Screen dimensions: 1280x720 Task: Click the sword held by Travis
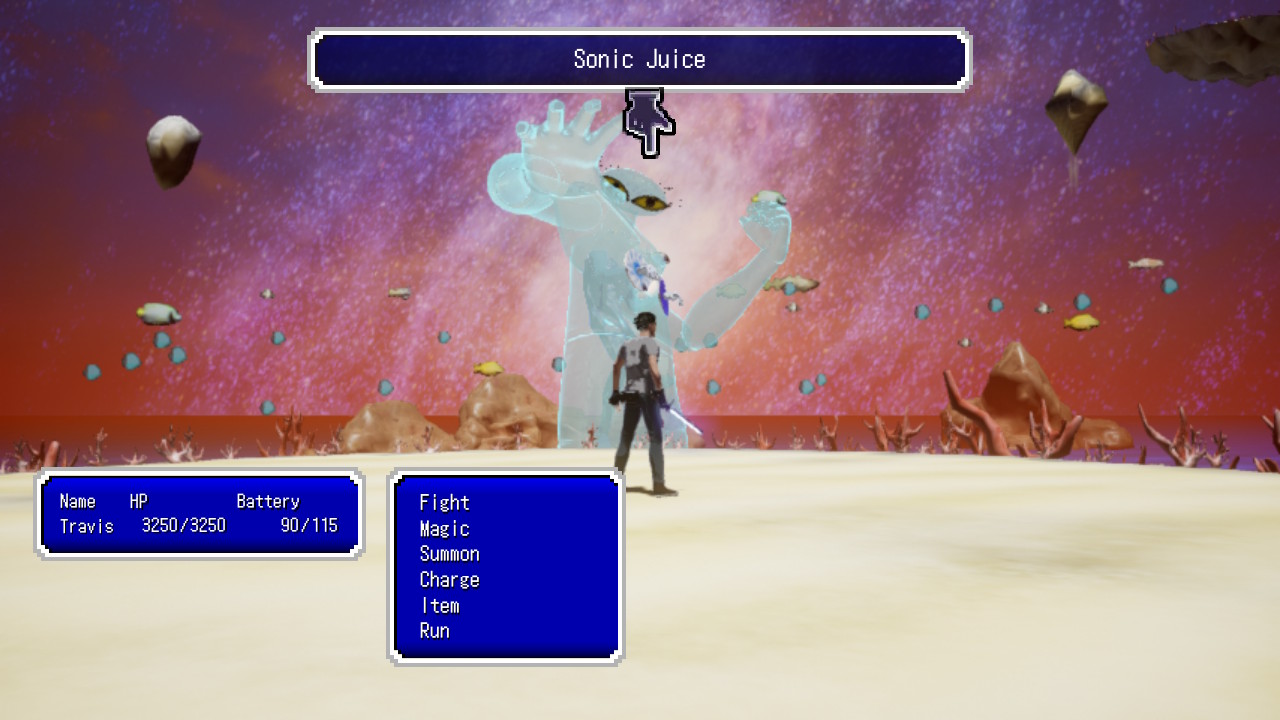click(685, 420)
